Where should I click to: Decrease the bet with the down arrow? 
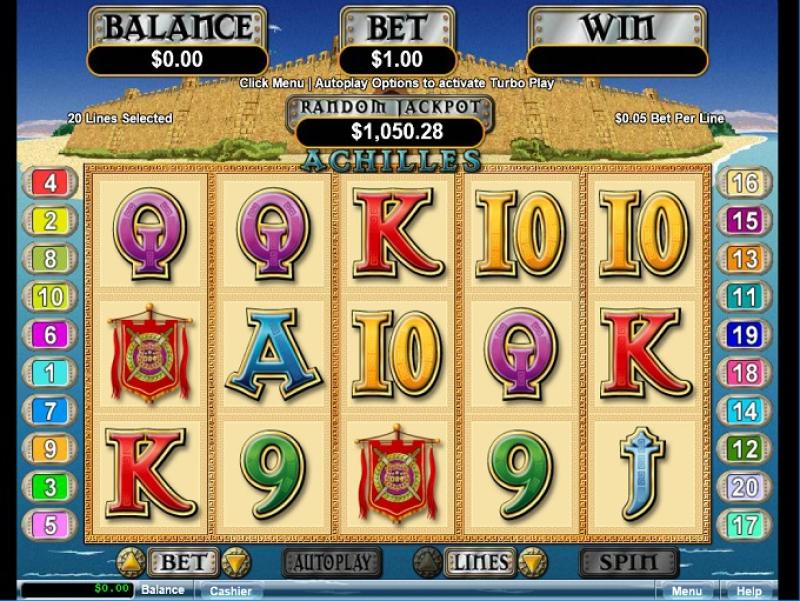click(234, 562)
